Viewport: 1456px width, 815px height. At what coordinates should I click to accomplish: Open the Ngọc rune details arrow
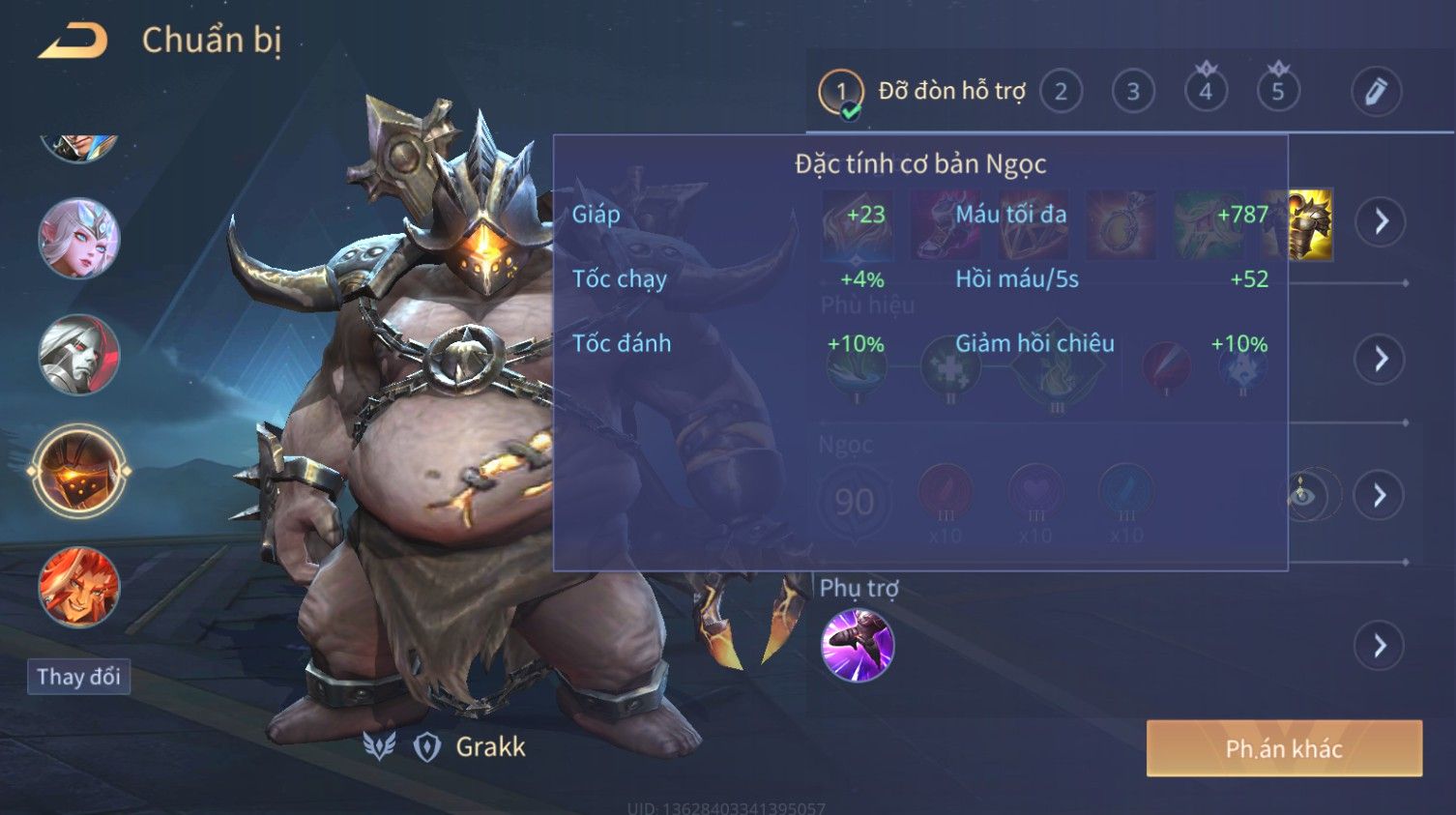click(x=1381, y=495)
